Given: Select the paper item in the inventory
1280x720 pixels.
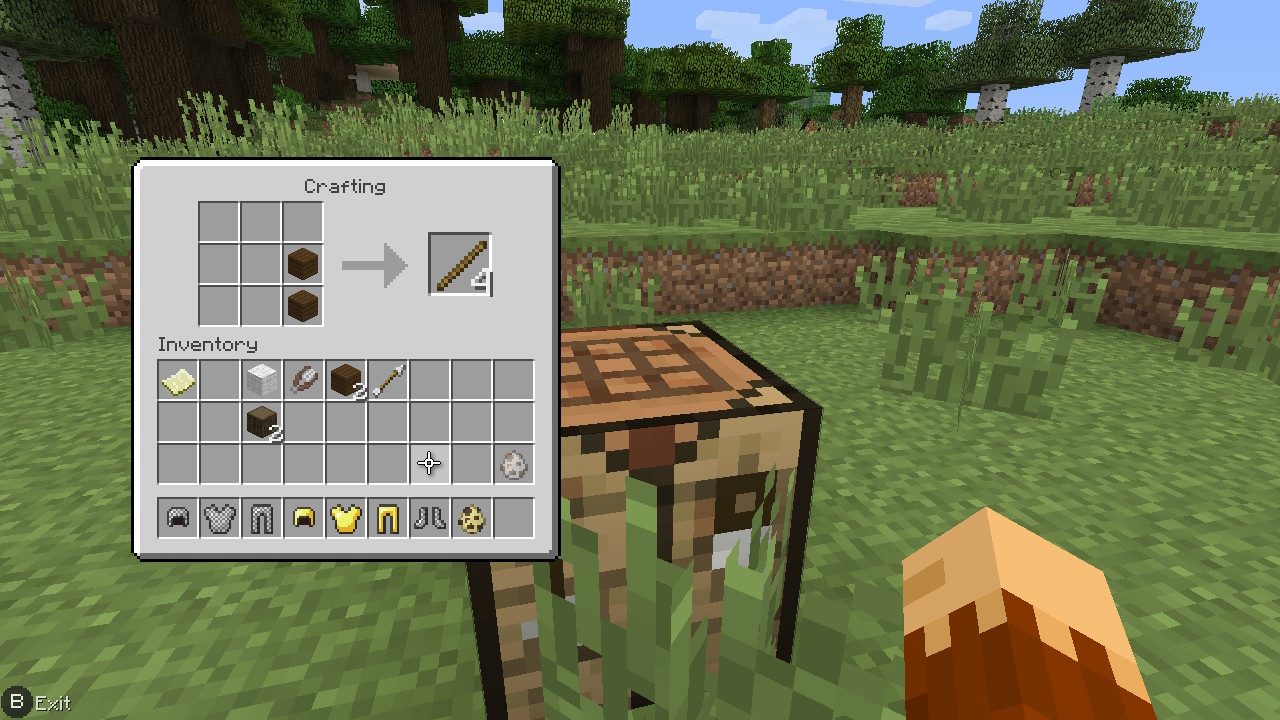Looking at the screenshot, I should 178,380.
